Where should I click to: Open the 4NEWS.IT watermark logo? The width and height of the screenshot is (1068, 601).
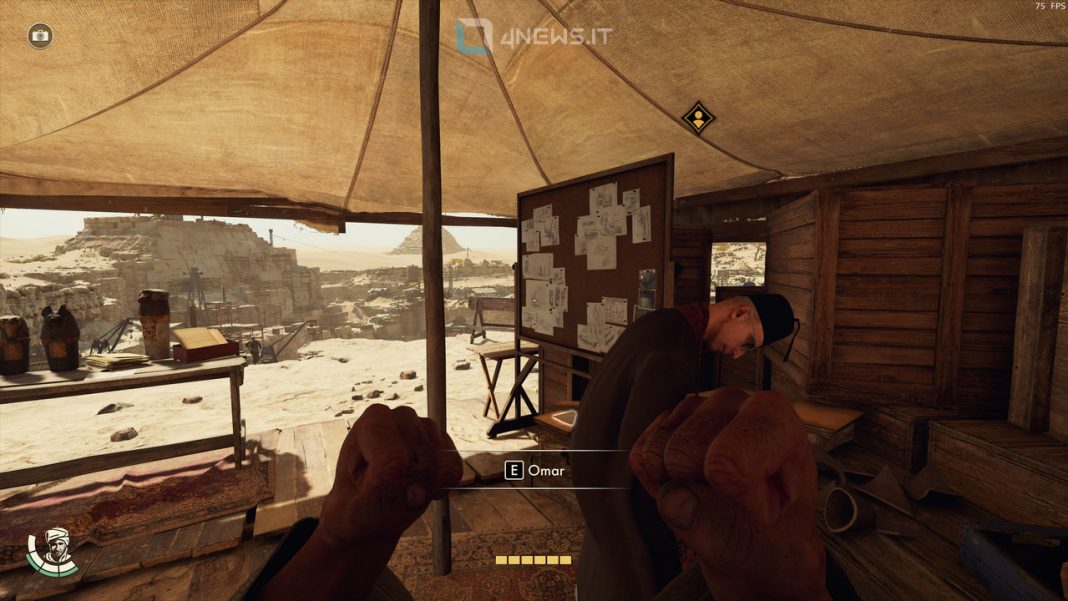[x=533, y=37]
